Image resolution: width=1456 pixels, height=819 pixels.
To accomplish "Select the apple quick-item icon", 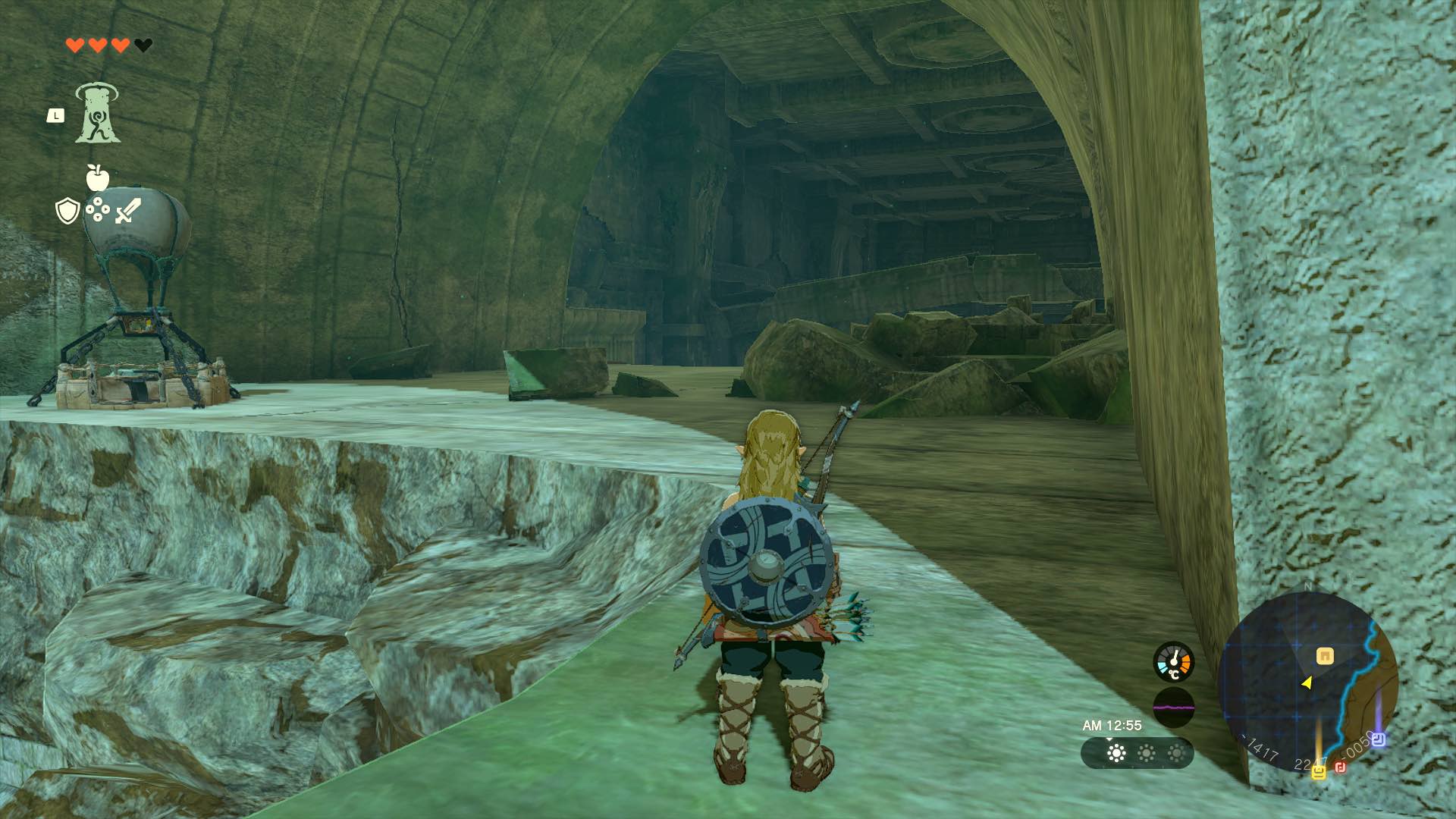I will click(x=97, y=178).
